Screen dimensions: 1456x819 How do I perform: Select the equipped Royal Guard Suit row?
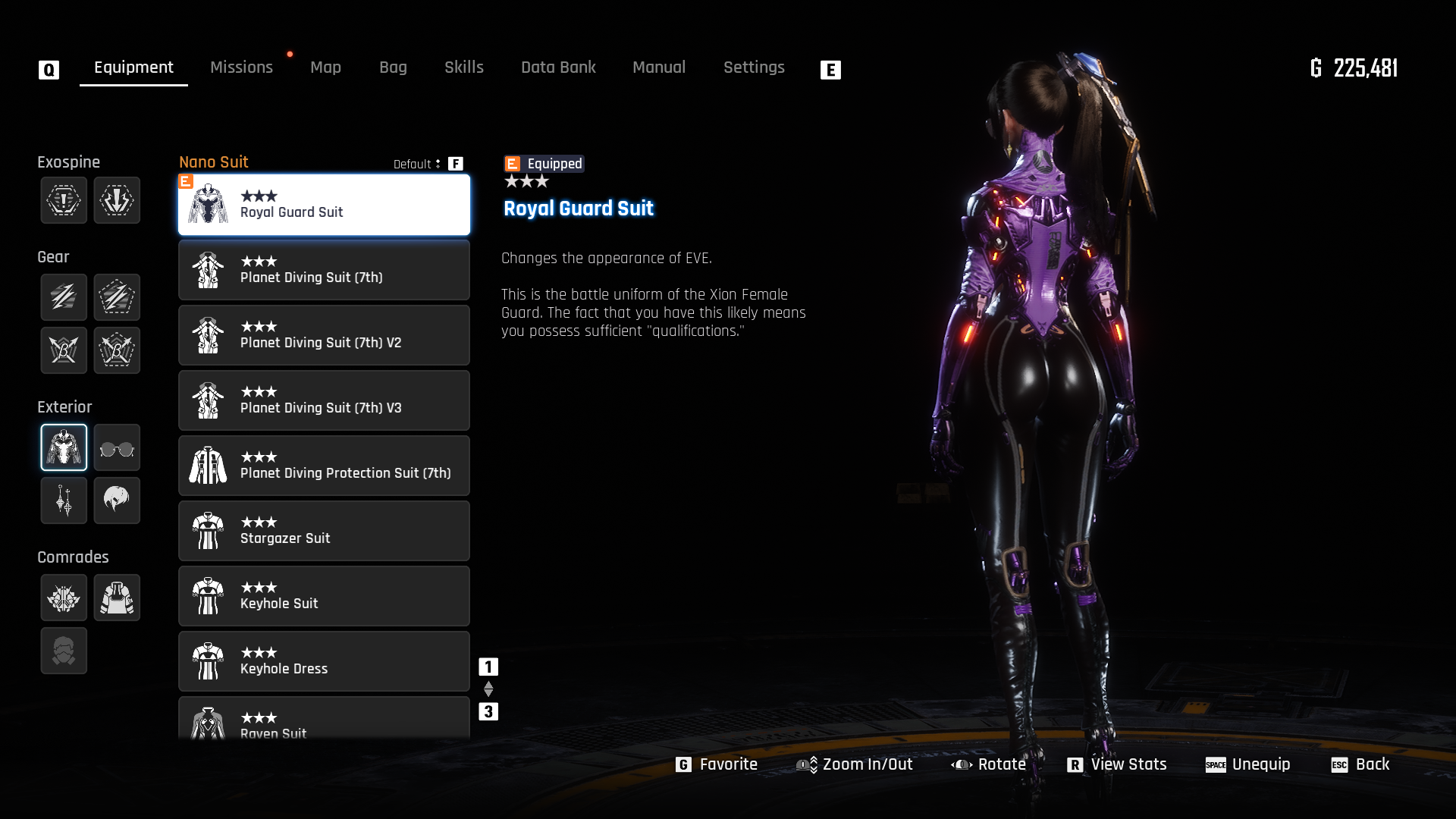[324, 205]
